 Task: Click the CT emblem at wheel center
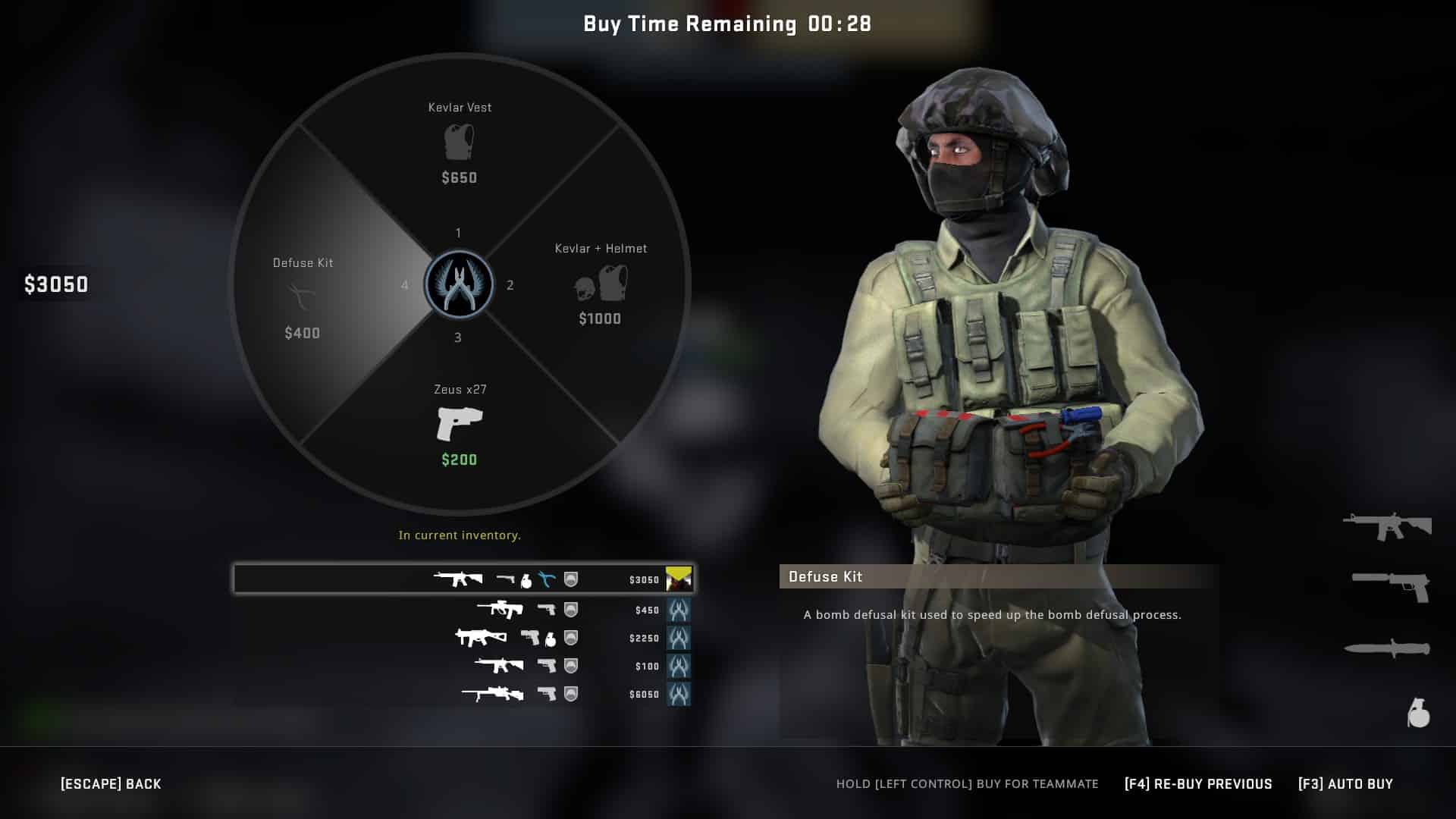pos(458,284)
